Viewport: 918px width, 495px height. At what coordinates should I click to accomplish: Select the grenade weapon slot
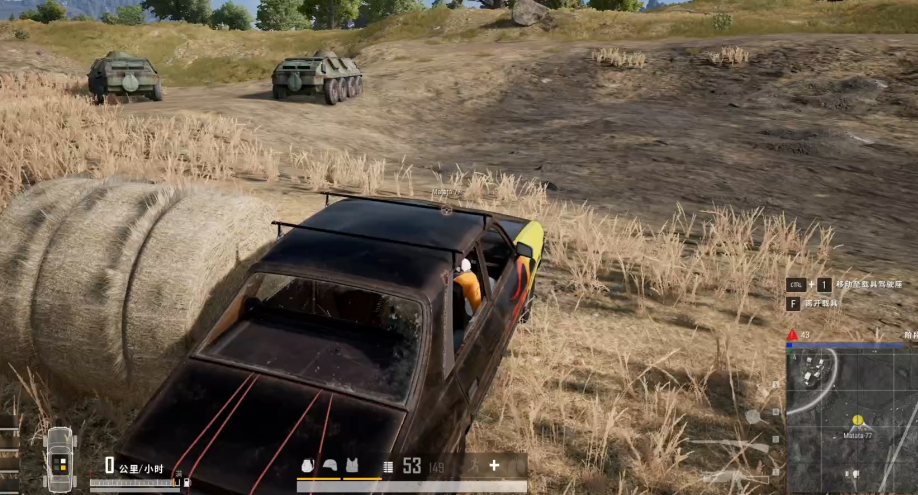[x=753, y=416]
